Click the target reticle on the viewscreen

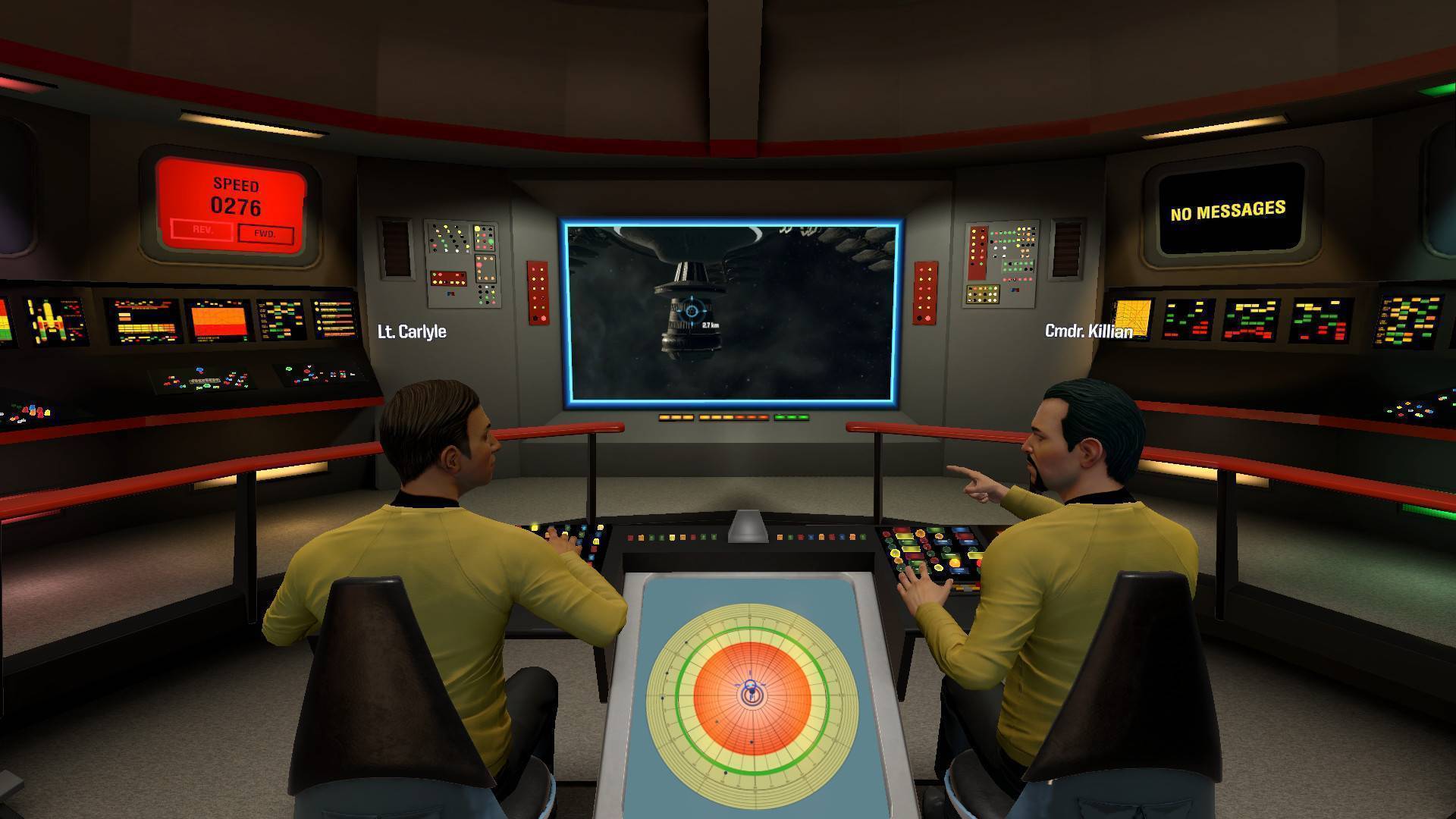point(692,311)
